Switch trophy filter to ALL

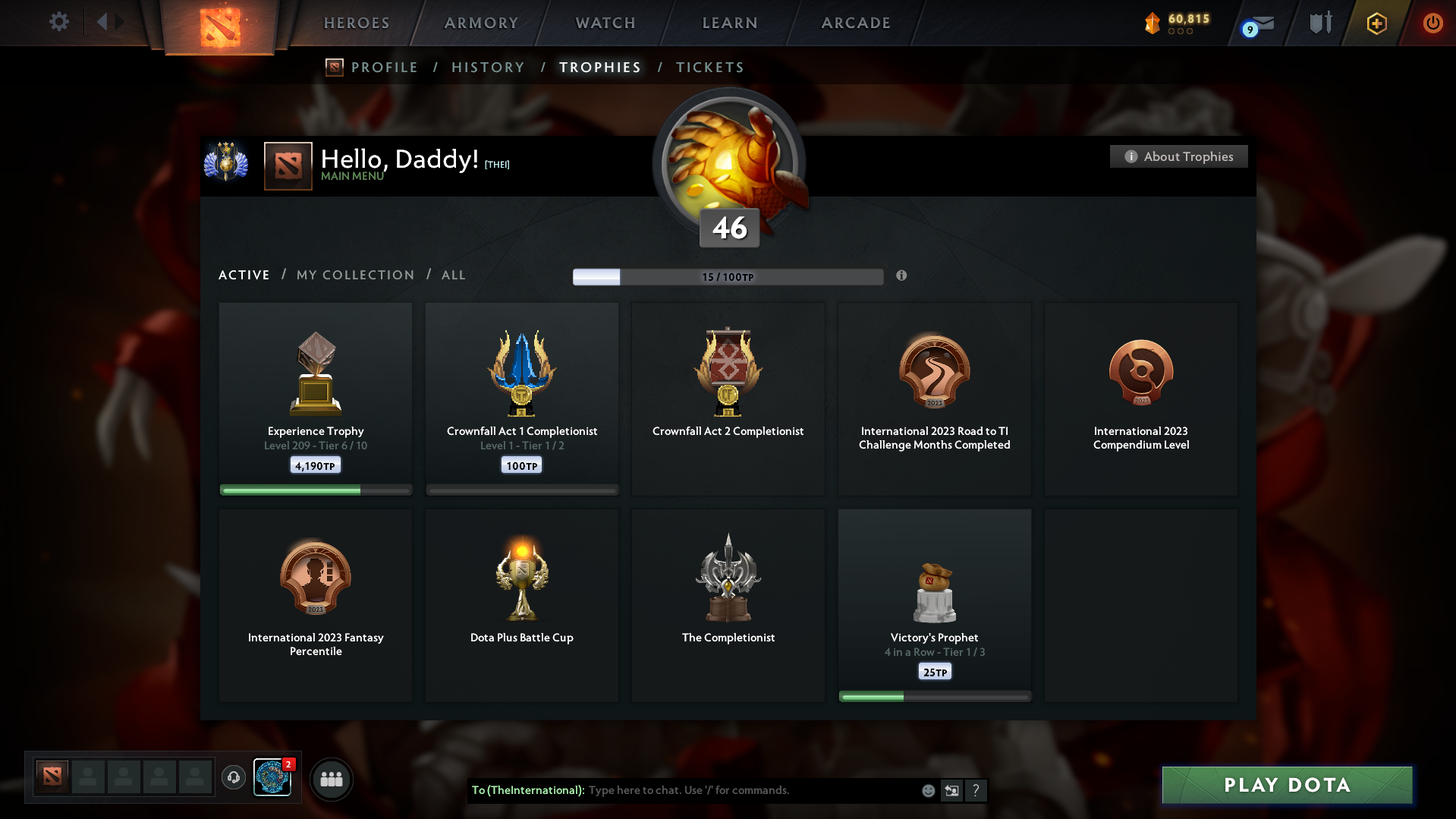pos(453,275)
